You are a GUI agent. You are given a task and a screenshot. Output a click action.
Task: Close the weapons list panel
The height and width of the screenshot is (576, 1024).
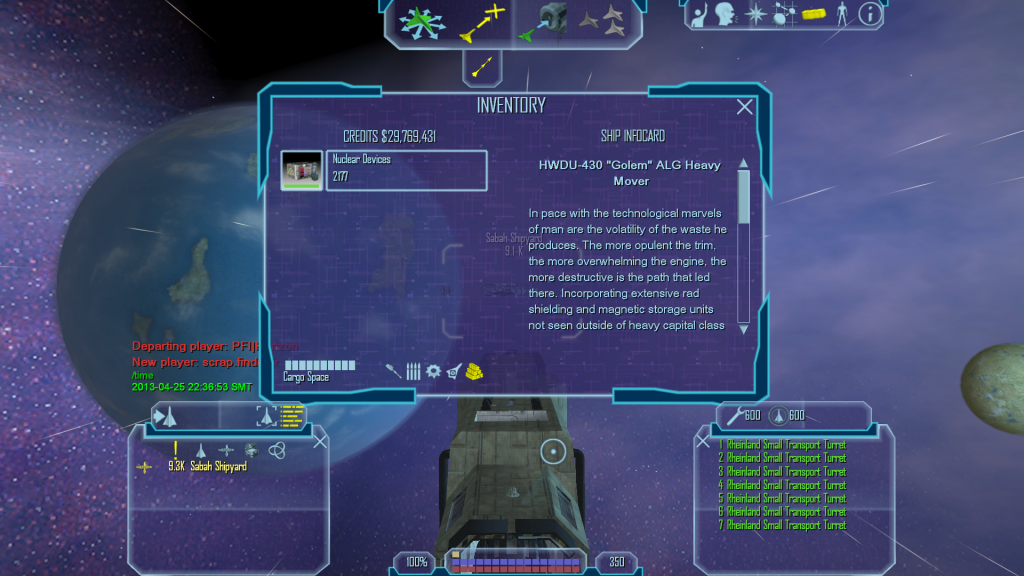pyautogui.click(x=703, y=441)
